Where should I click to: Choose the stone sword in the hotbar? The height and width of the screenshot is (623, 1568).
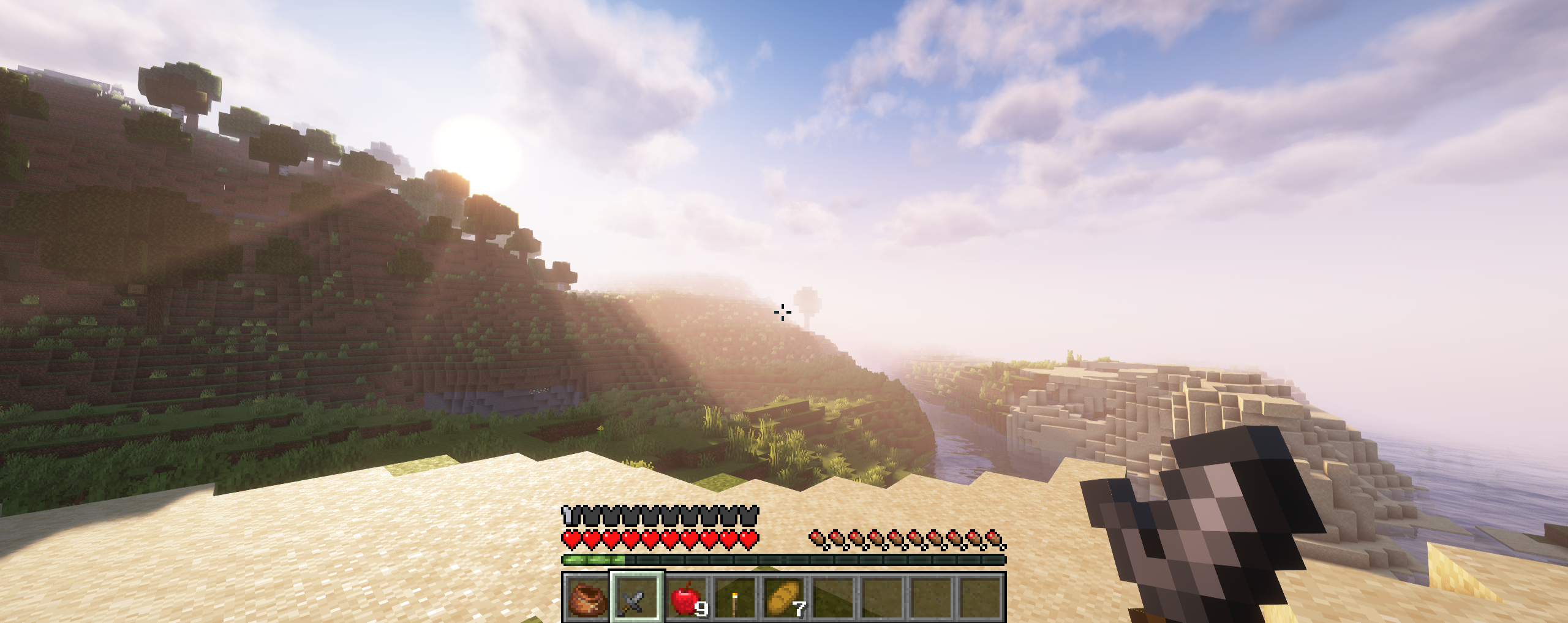(x=636, y=597)
